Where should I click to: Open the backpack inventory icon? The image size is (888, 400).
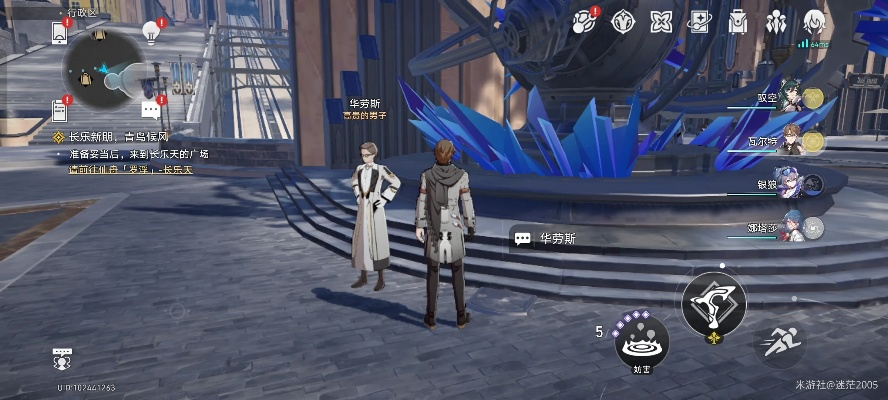(x=738, y=21)
